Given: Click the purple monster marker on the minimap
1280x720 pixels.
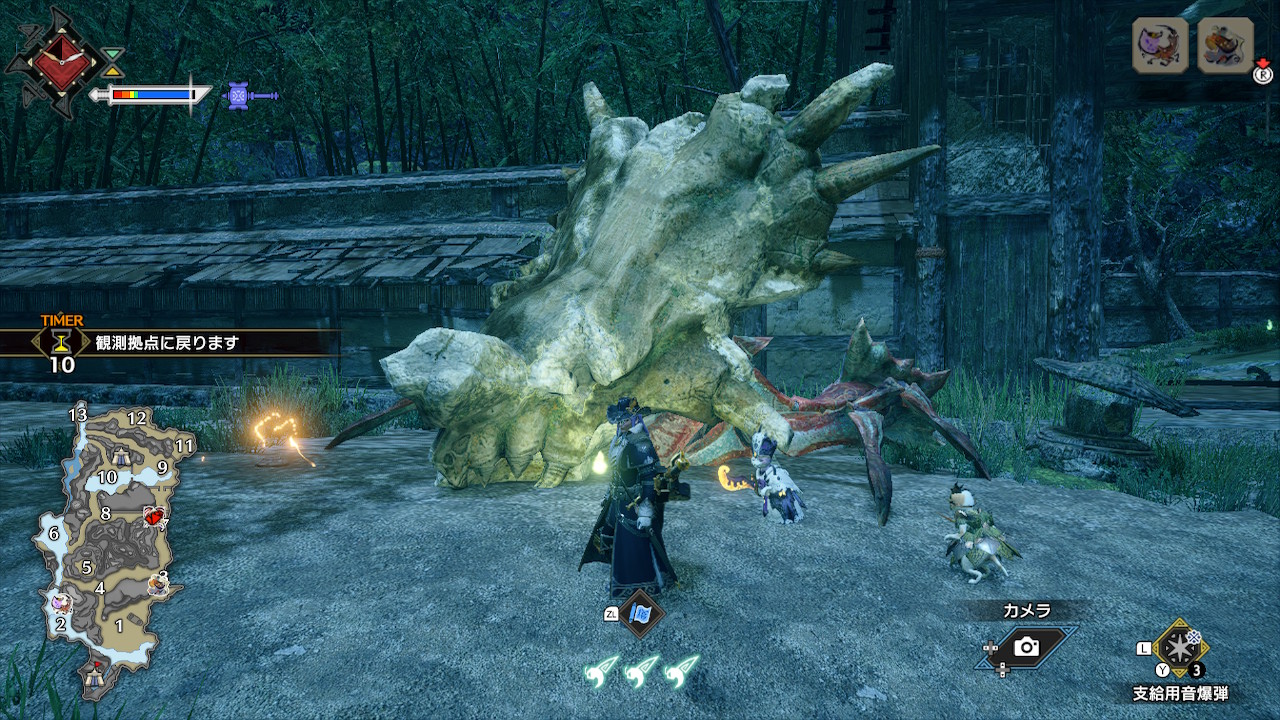Looking at the screenshot, I should pyautogui.click(x=62, y=602).
